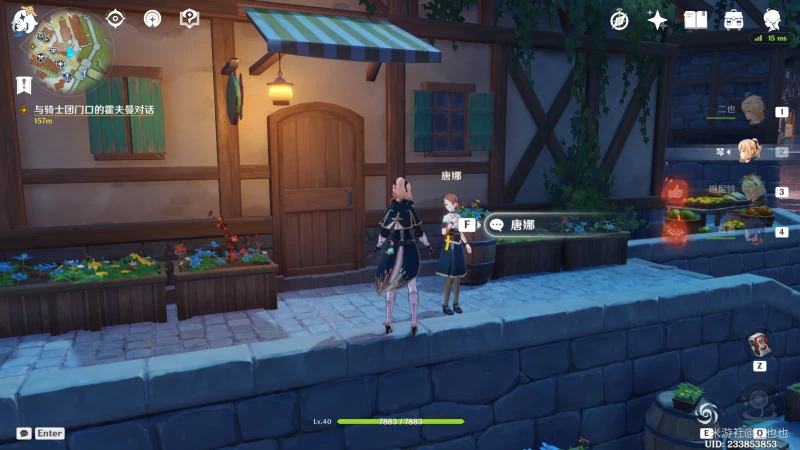
Task: Switch to party member 班尼特
Action: pyautogui.click(x=750, y=191)
